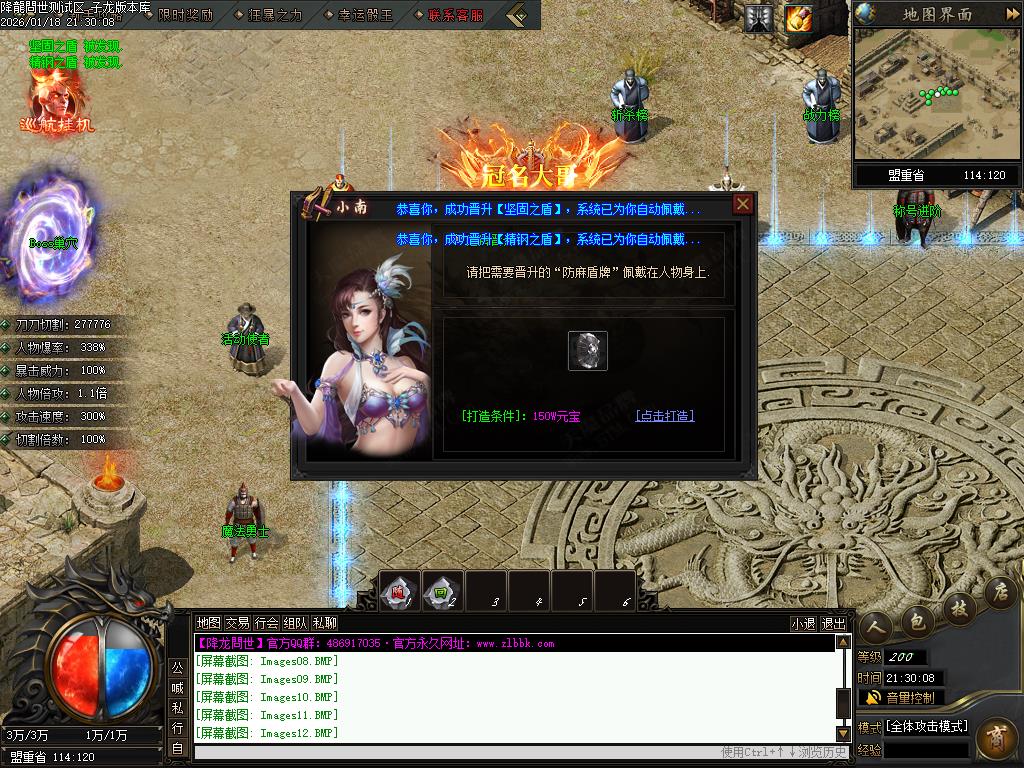Click the 点击打造 forge link
The image size is (1024, 768).
point(664,416)
